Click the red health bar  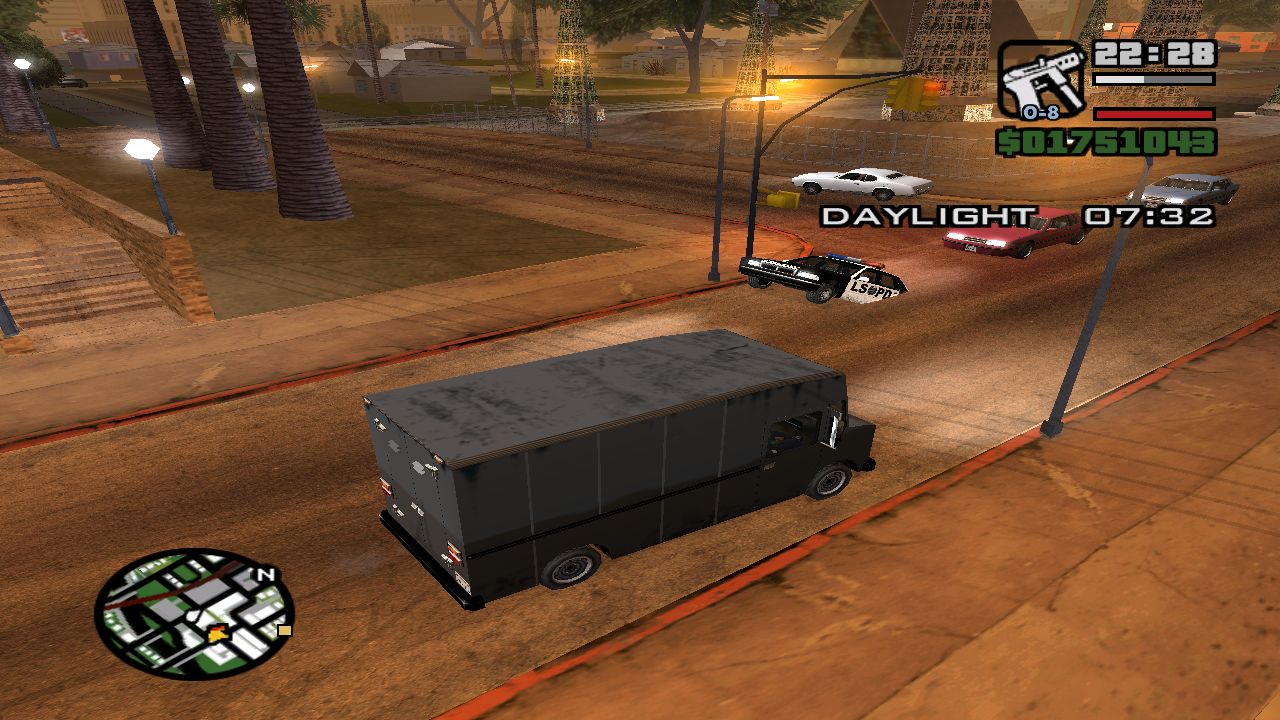1154,115
